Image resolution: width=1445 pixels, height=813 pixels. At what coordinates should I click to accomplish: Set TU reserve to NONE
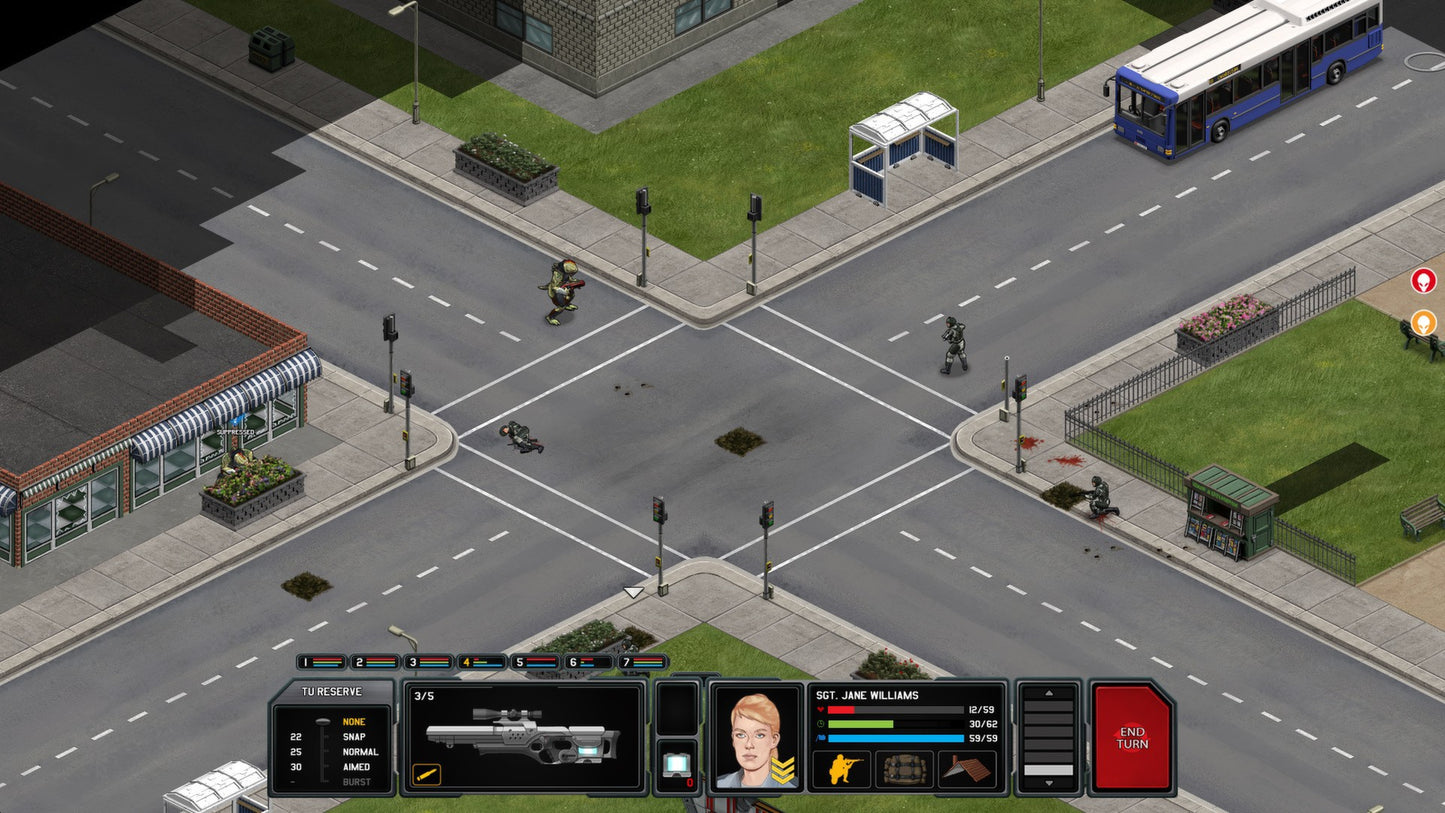[355, 720]
